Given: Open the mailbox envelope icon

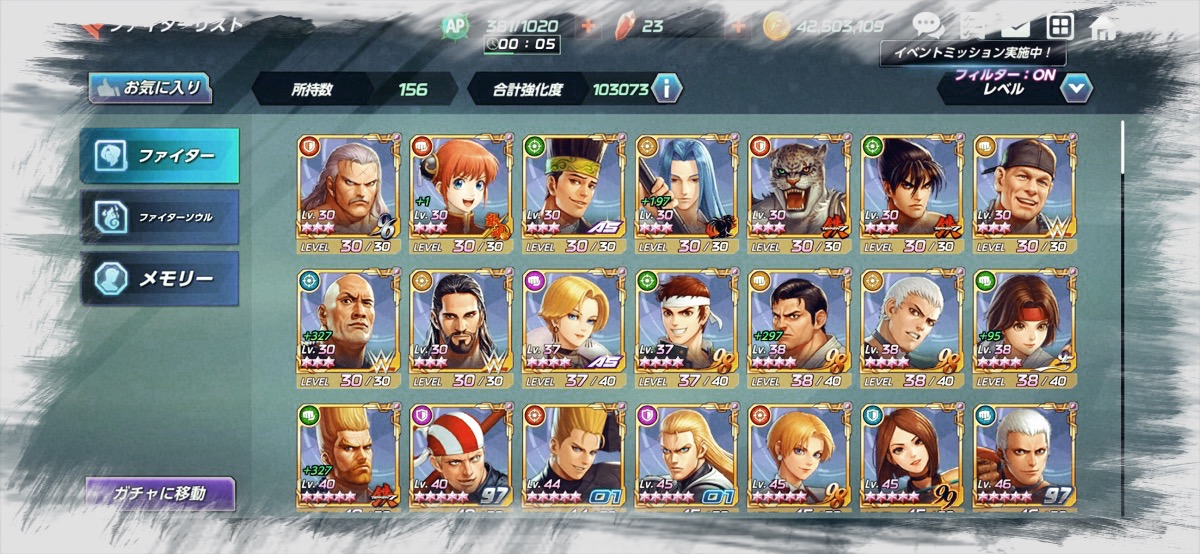Looking at the screenshot, I should point(1017,27).
